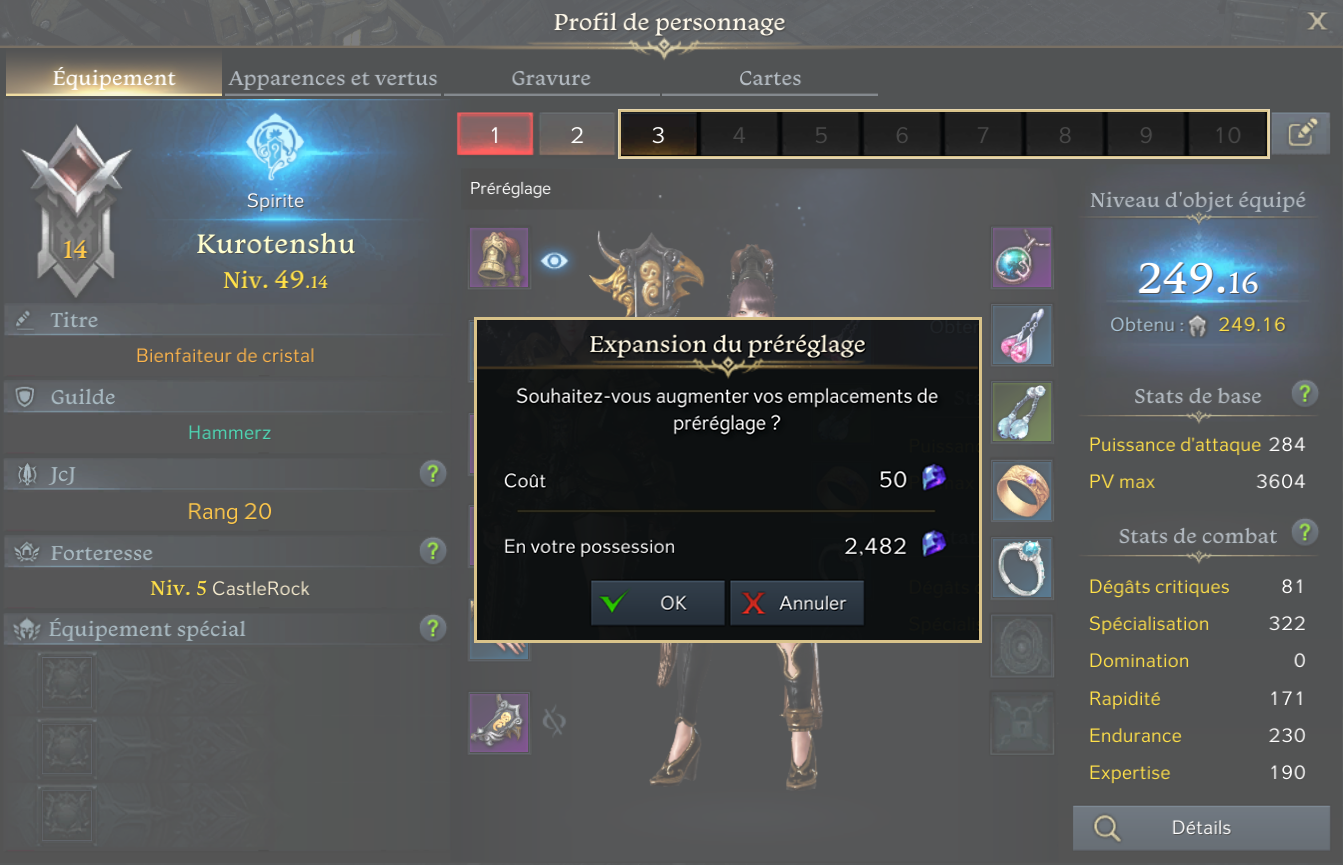1343x865 pixels.
Task: Cancel with the Annuler button
Action: tap(796, 603)
